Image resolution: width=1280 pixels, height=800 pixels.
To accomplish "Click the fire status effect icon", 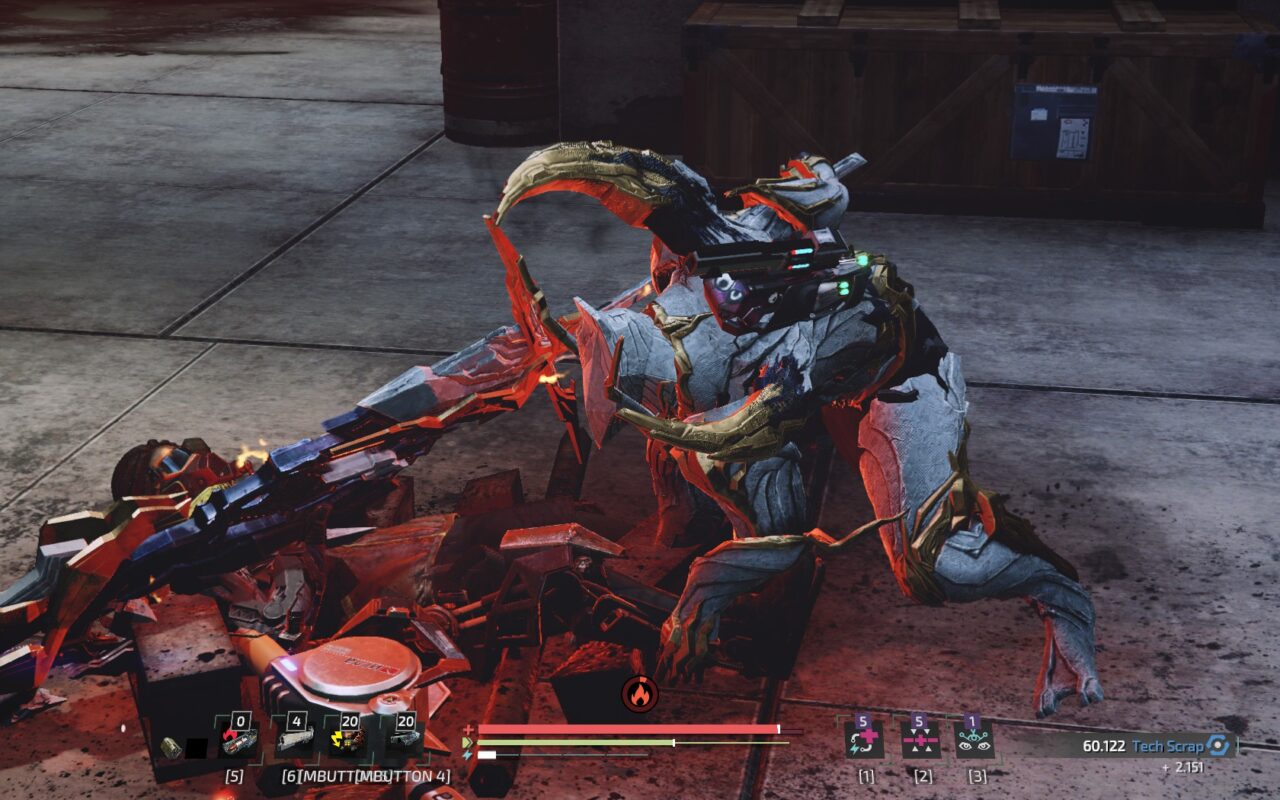I will point(640,693).
